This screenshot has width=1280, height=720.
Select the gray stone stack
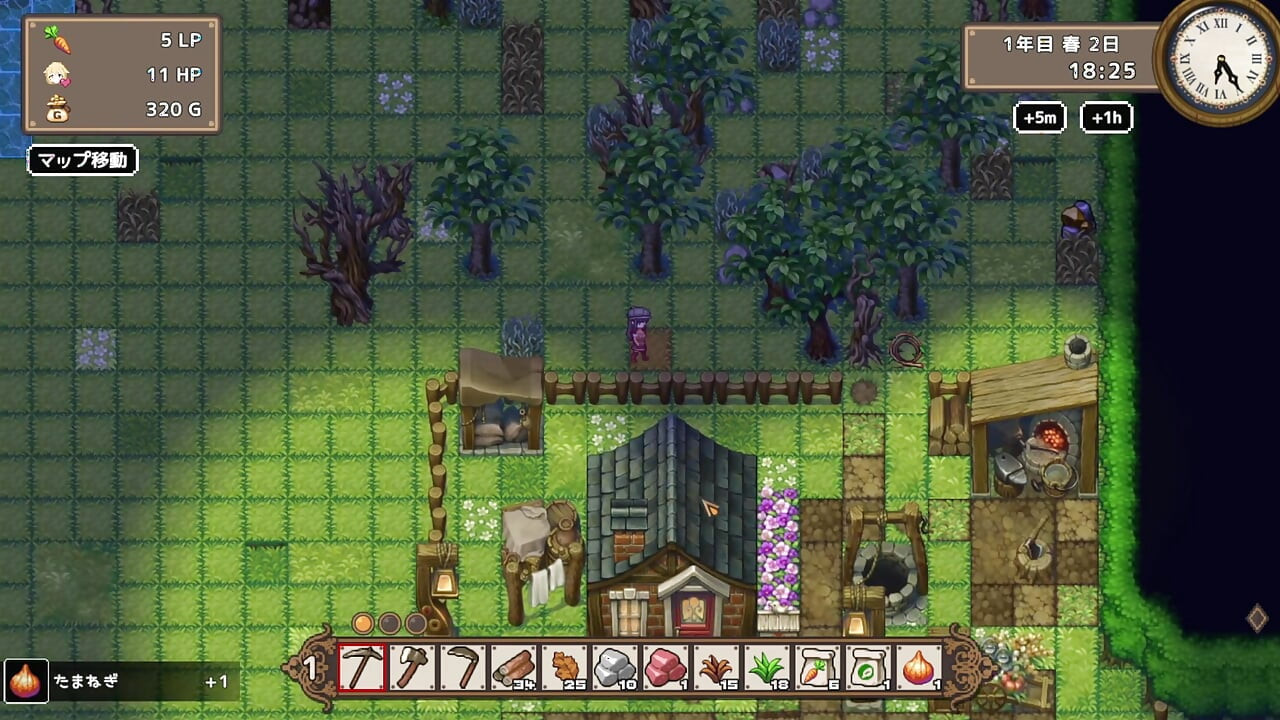click(x=615, y=667)
